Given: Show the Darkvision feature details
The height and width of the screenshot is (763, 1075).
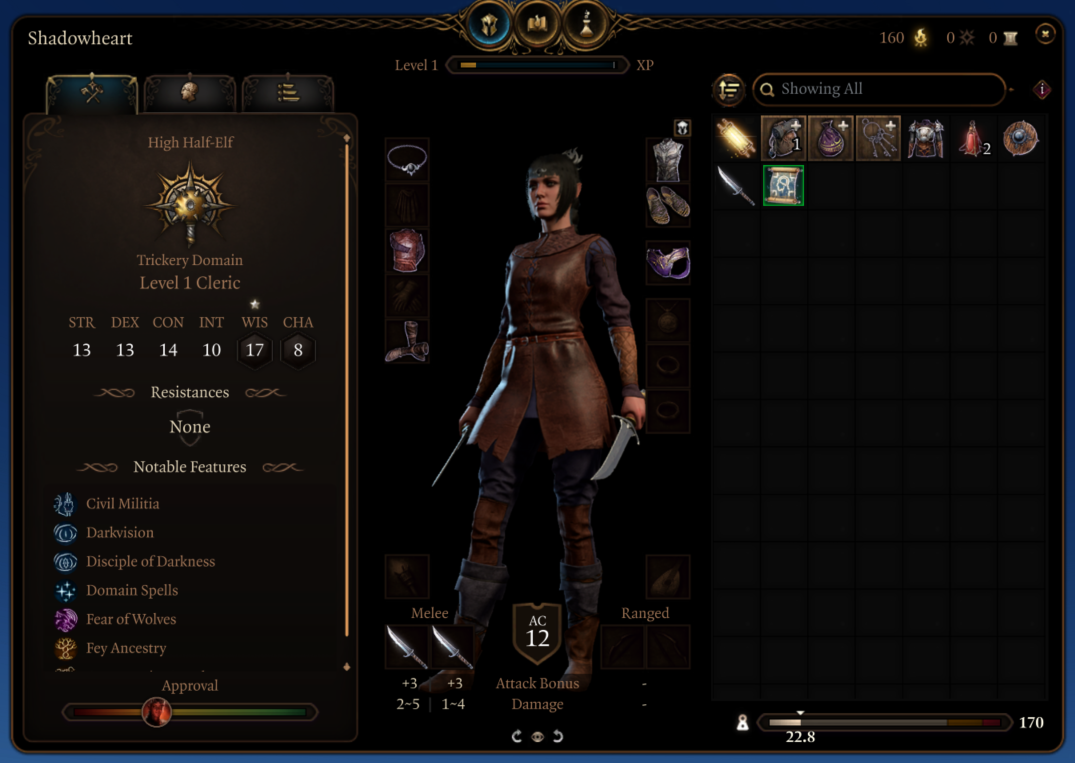Looking at the screenshot, I should 120,533.
